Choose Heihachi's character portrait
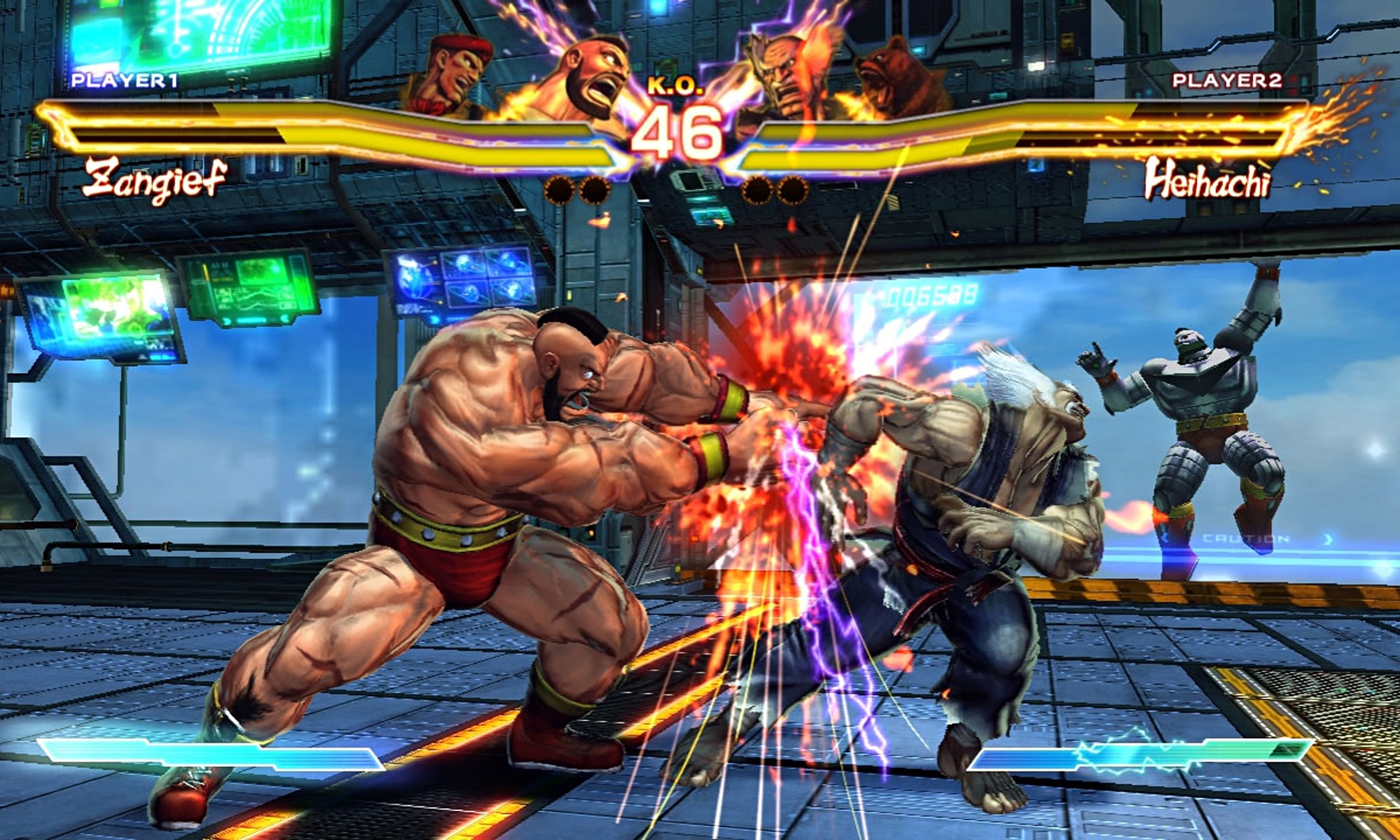This screenshot has width=1400, height=840. [x=788, y=76]
